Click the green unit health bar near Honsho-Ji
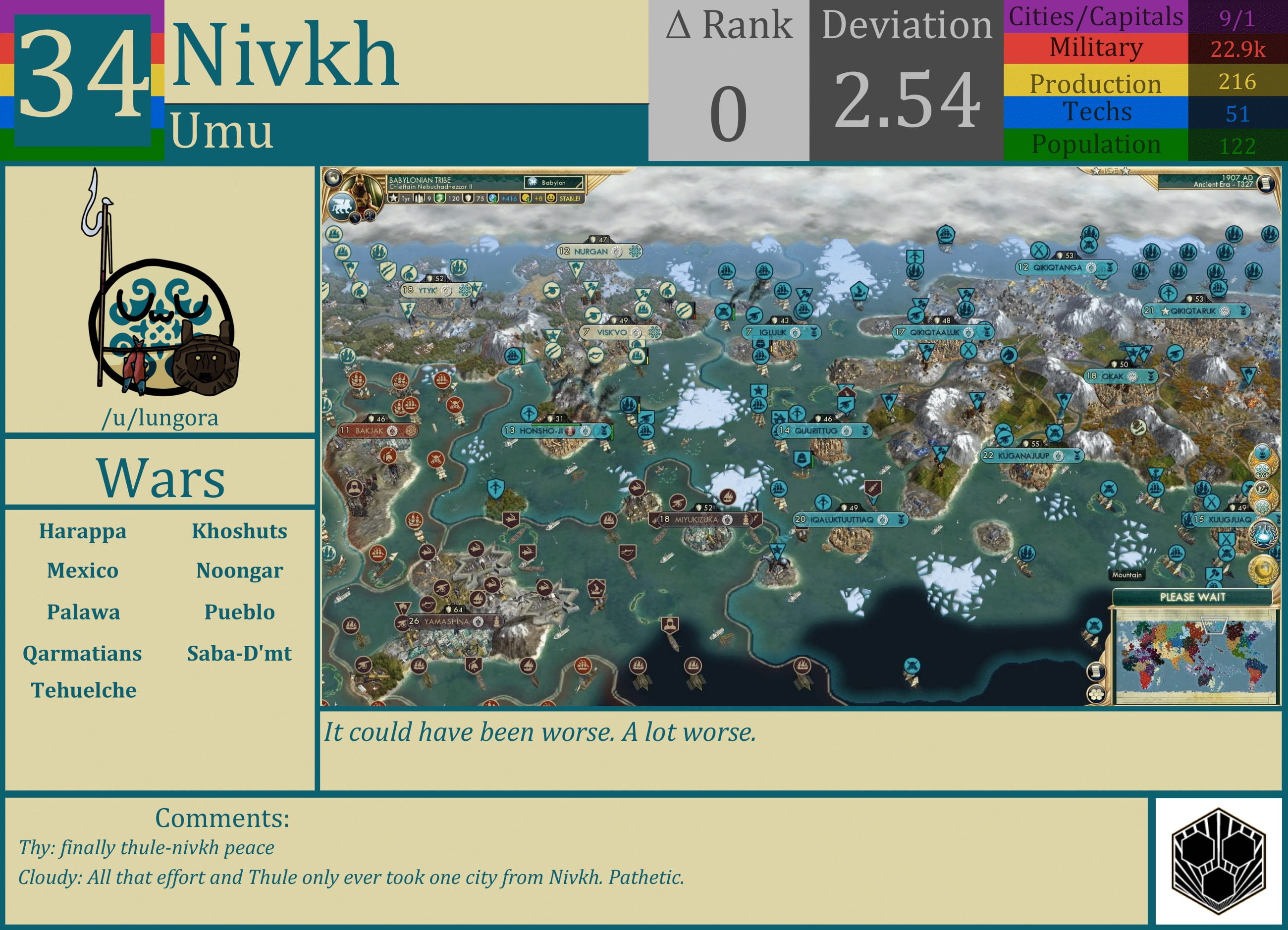 (556, 425)
